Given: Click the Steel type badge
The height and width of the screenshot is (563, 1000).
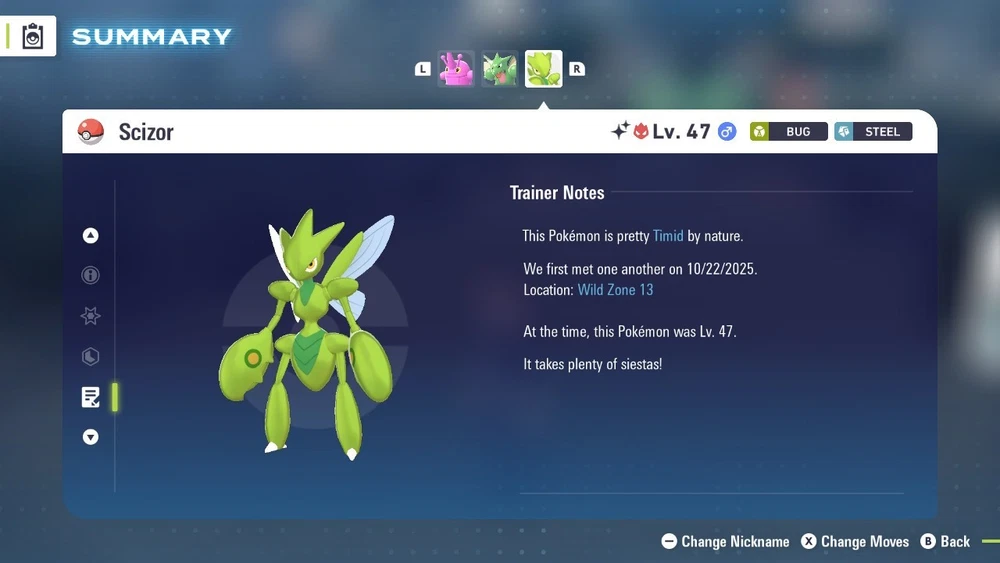Looking at the screenshot, I should tap(873, 132).
